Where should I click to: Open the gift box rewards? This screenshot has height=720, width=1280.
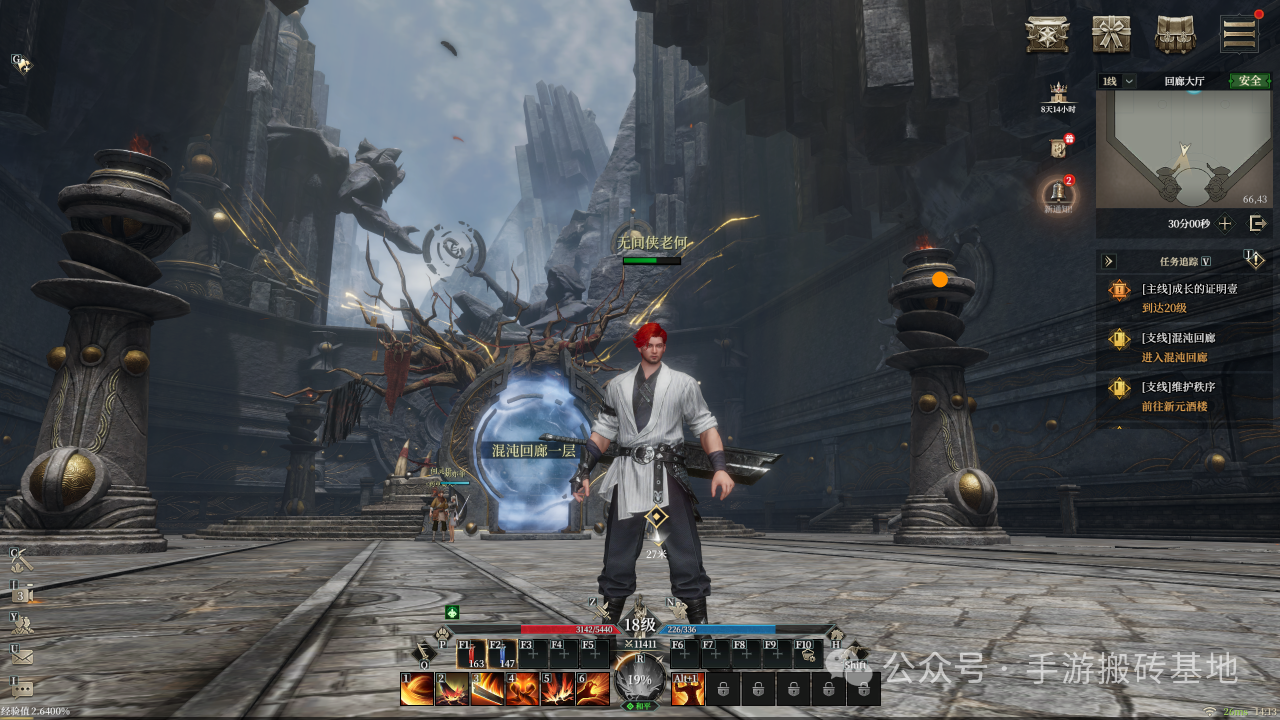pos(1110,34)
